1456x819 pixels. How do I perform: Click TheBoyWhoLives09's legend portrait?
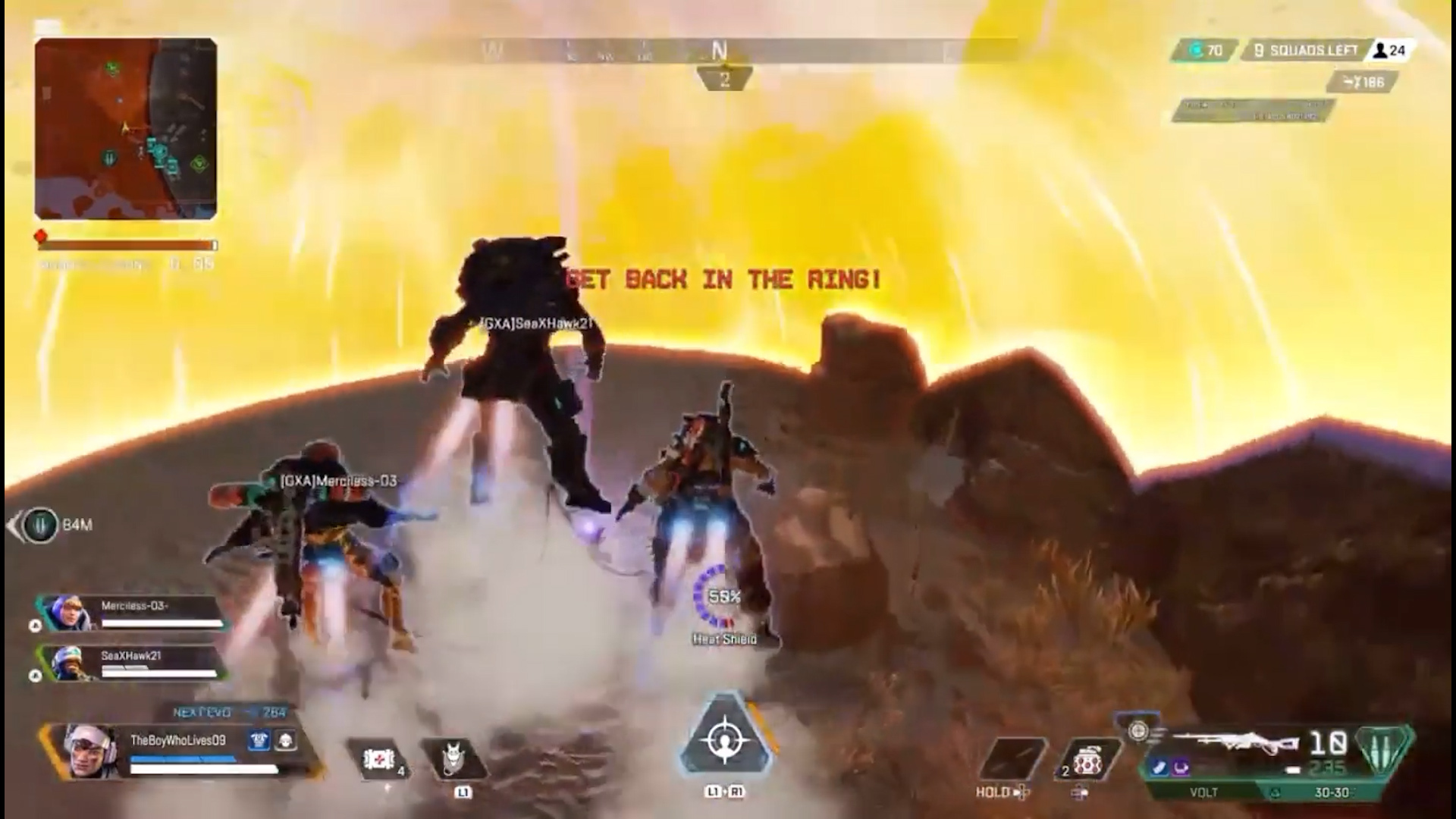[88, 750]
